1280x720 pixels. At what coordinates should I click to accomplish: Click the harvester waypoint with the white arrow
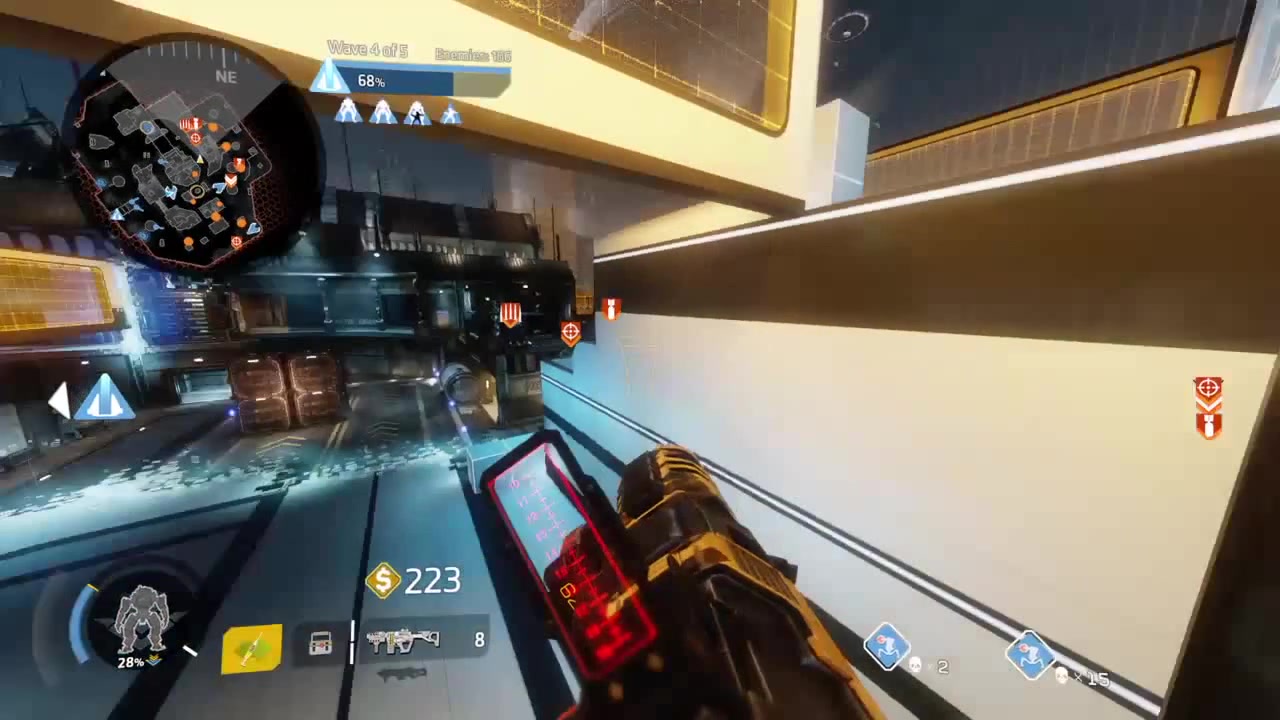pyautogui.click(x=102, y=398)
